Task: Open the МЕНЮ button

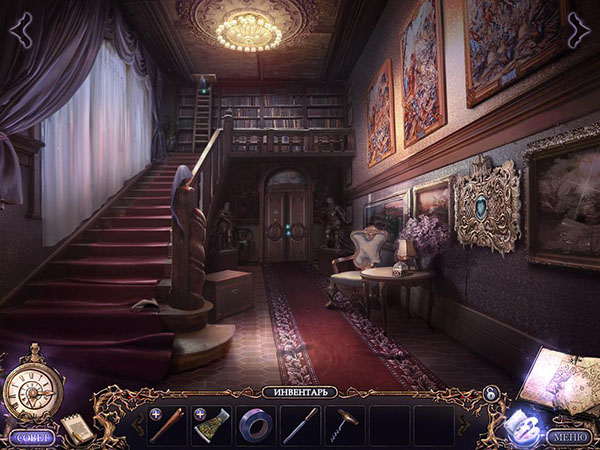Action: click(x=568, y=437)
